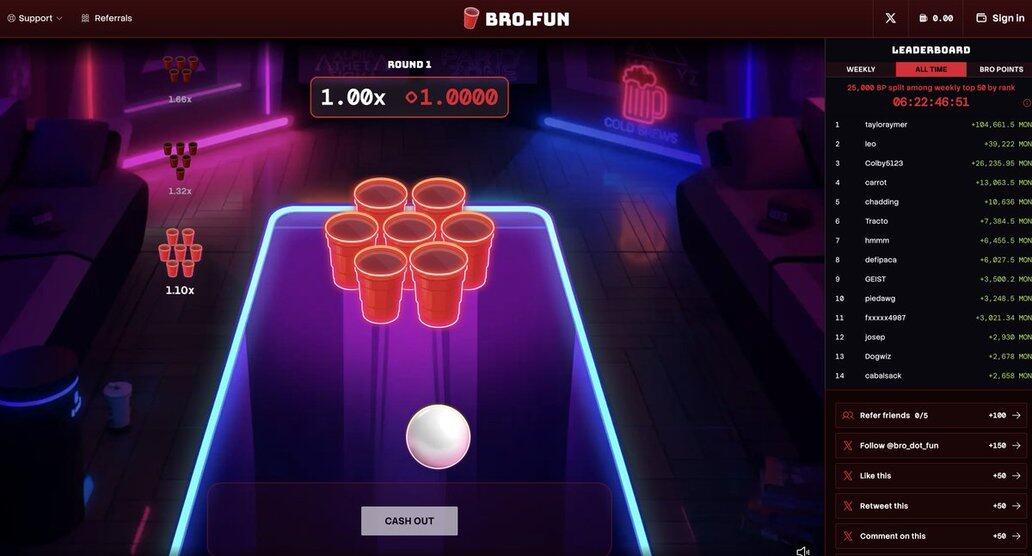Select the Retweet this task
The image size is (1032, 556).
coord(930,506)
